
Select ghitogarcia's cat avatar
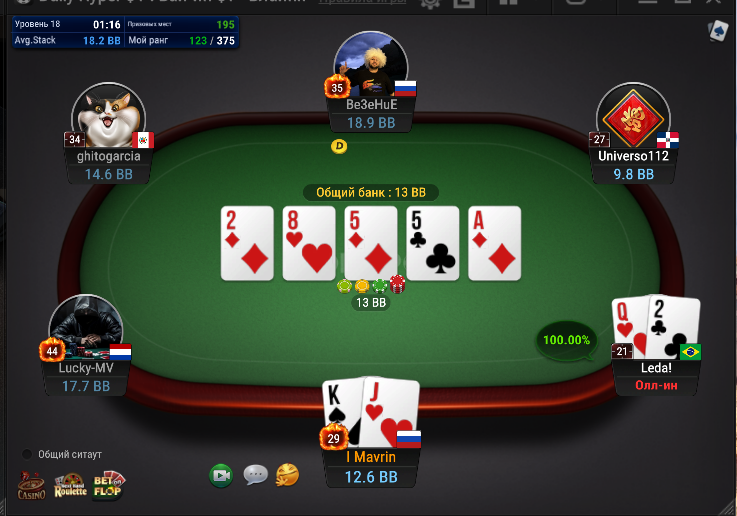[109, 116]
